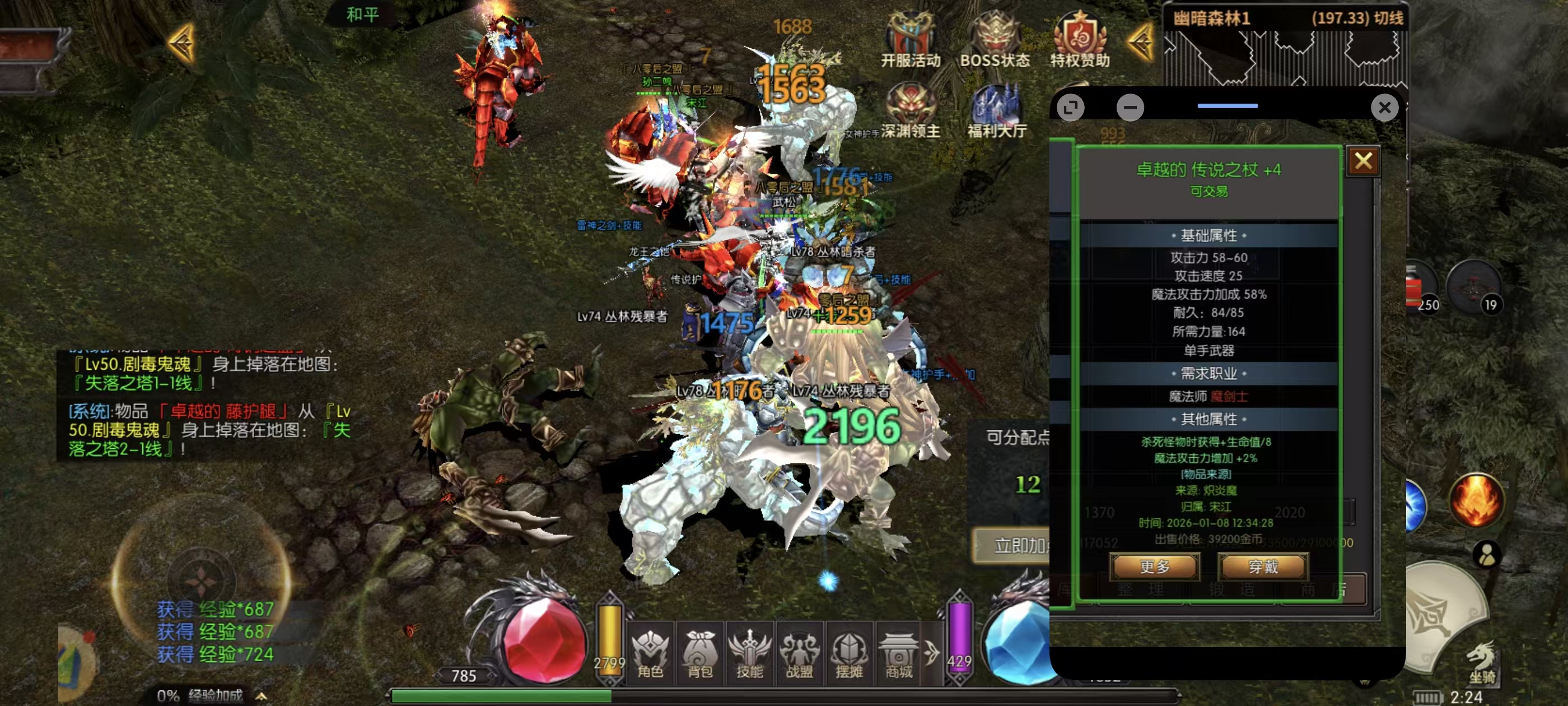Activate the fire skill icon
This screenshot has height=706, width=1568.
1476,499
